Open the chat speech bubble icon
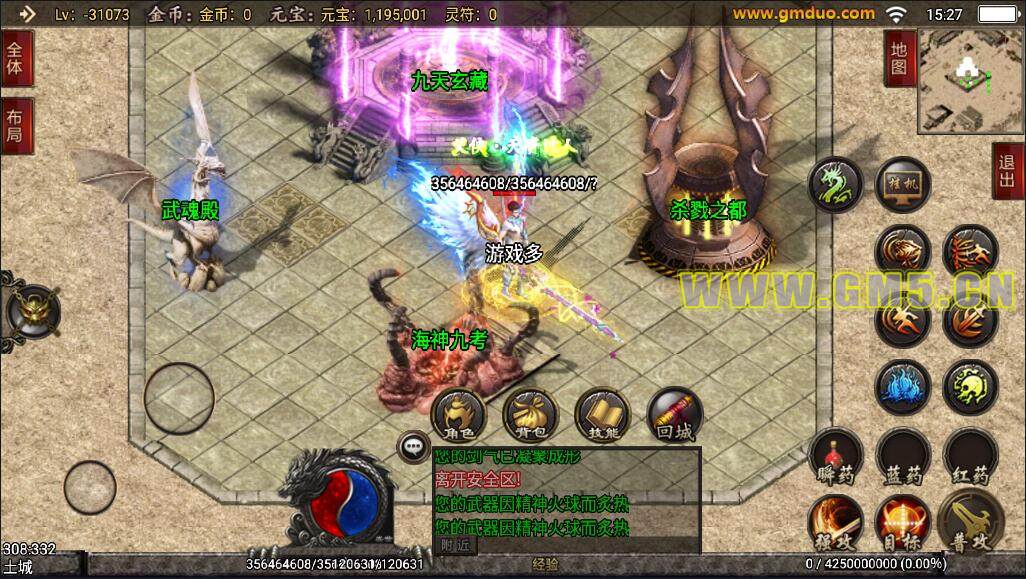The width and height of the screenshot is (1026, 579). [x=412, y=447]
